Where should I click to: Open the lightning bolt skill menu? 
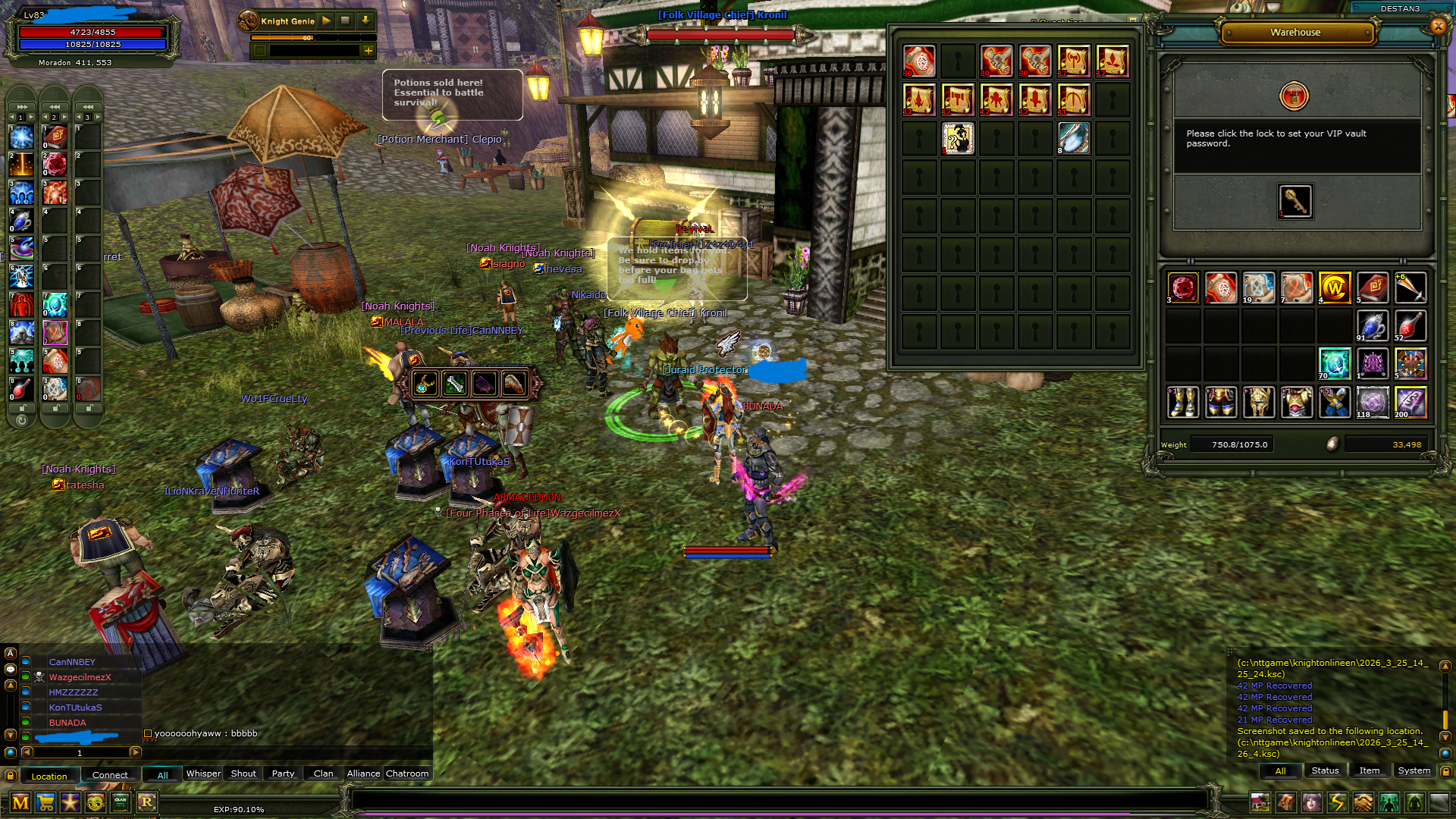[x=1337, y=802]
